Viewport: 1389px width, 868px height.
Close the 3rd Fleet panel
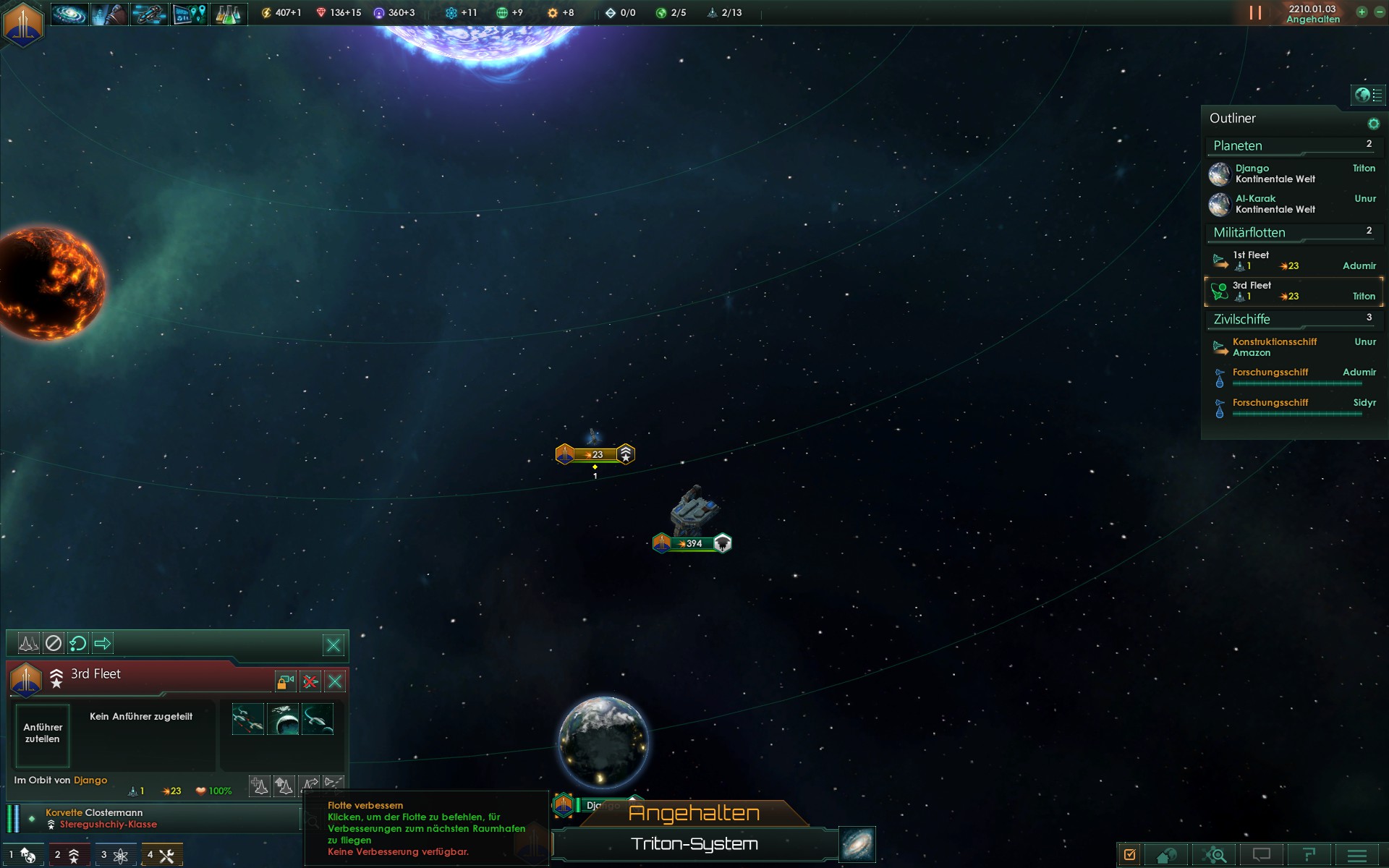(x=335, y=681)
